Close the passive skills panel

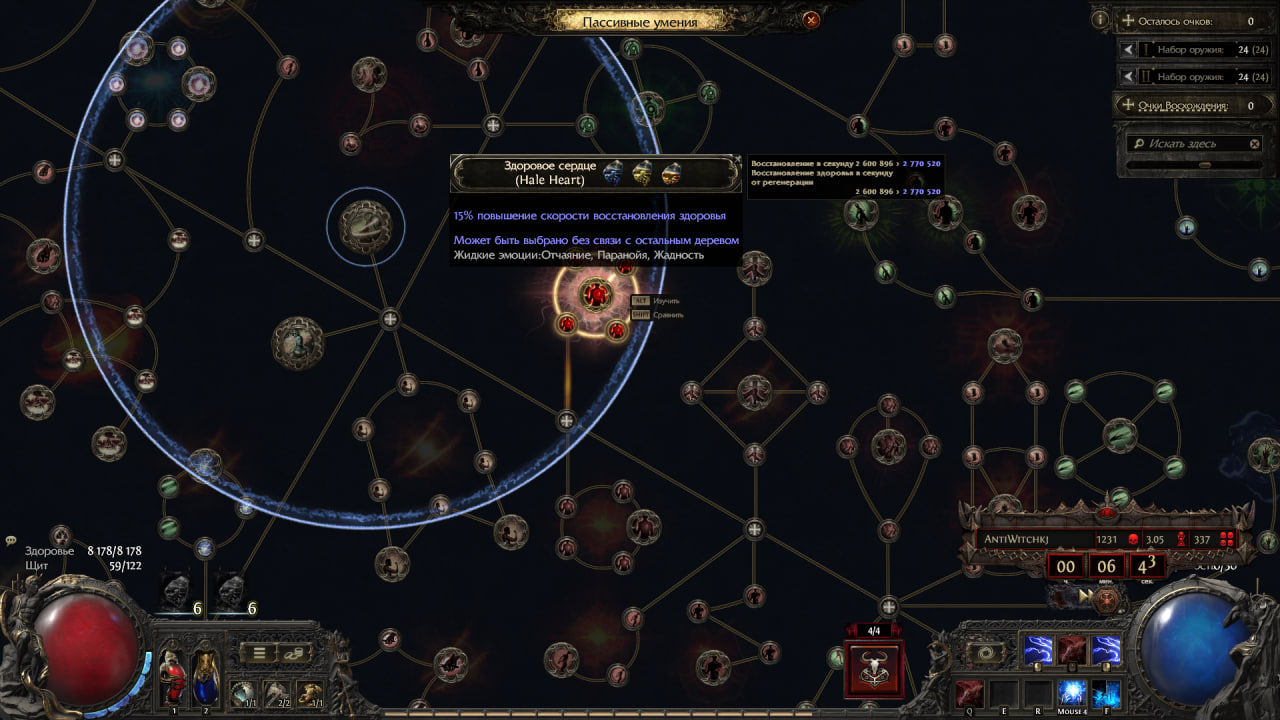[x=811, y=19]
